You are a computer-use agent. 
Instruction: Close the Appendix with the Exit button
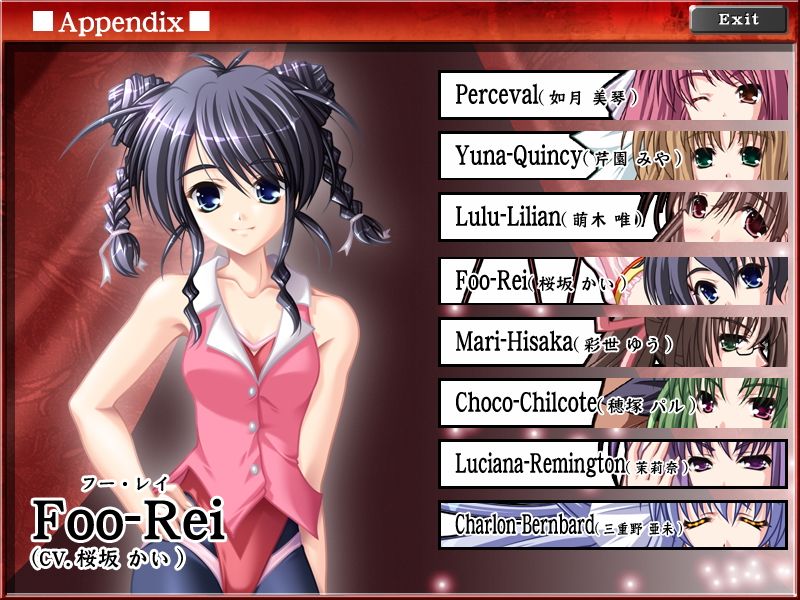(x=738, y=19)
